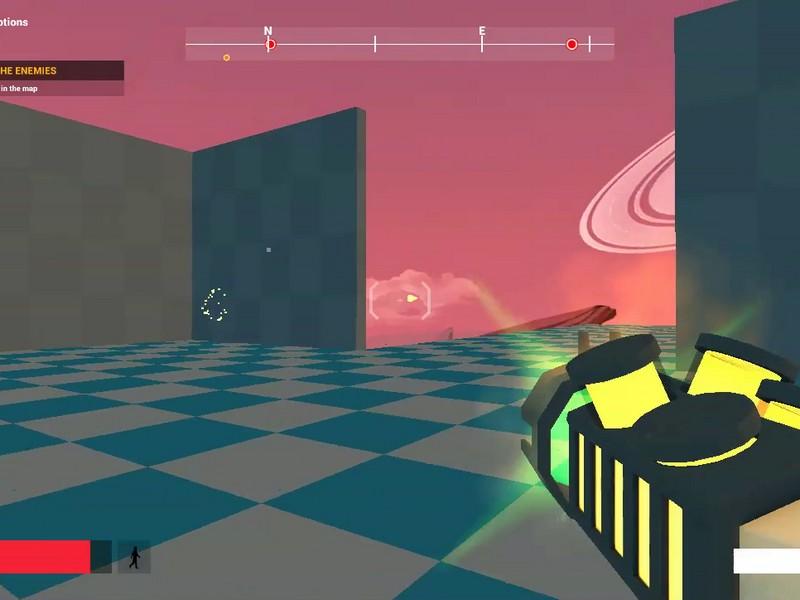Viewport: 800px width, 600px height.
Task: Click the standing figure stance icon
Action: tap(134, 557)
